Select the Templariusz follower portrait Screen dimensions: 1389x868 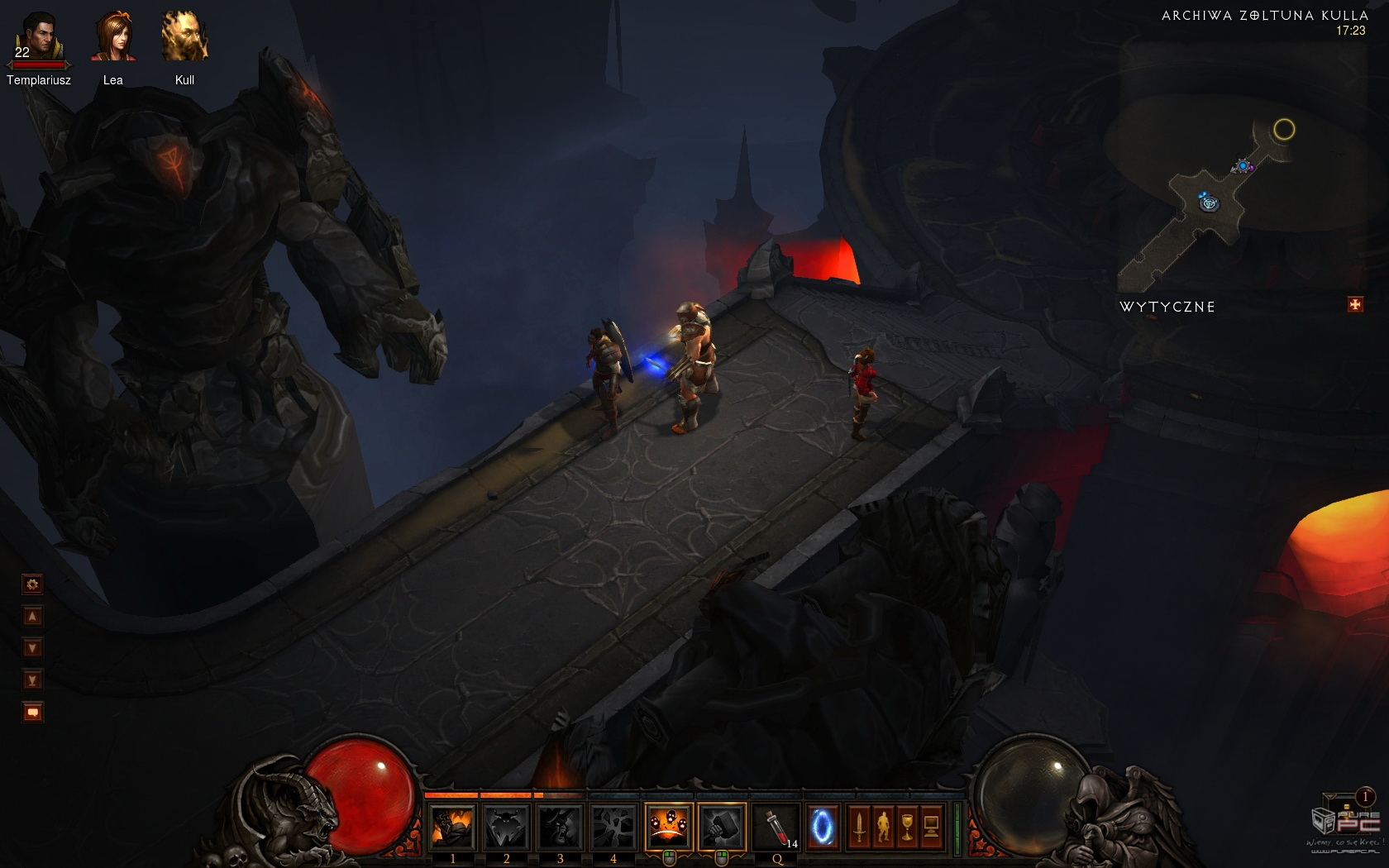pyautogui.click(x=37, y=38)
